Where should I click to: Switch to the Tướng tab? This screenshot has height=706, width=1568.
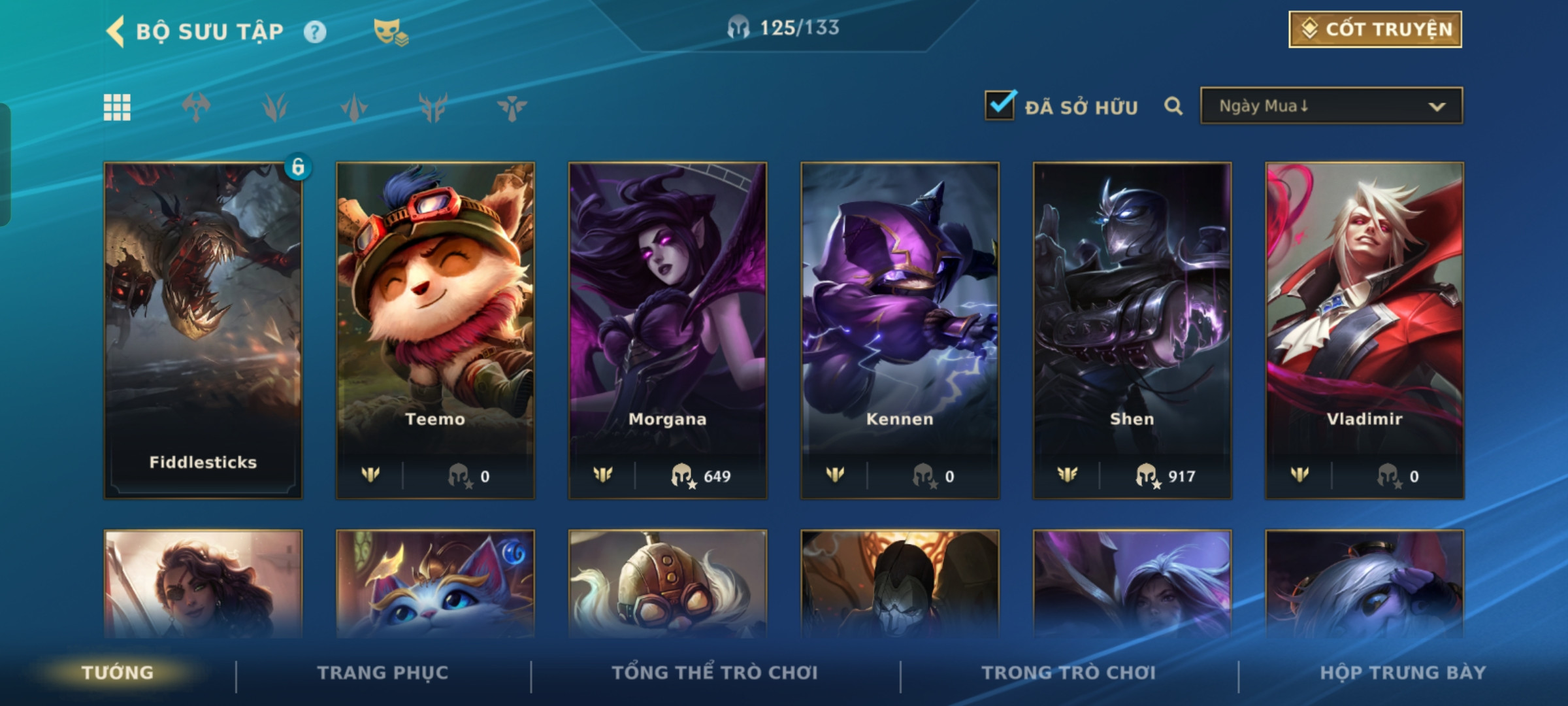[x=118, y=673]
